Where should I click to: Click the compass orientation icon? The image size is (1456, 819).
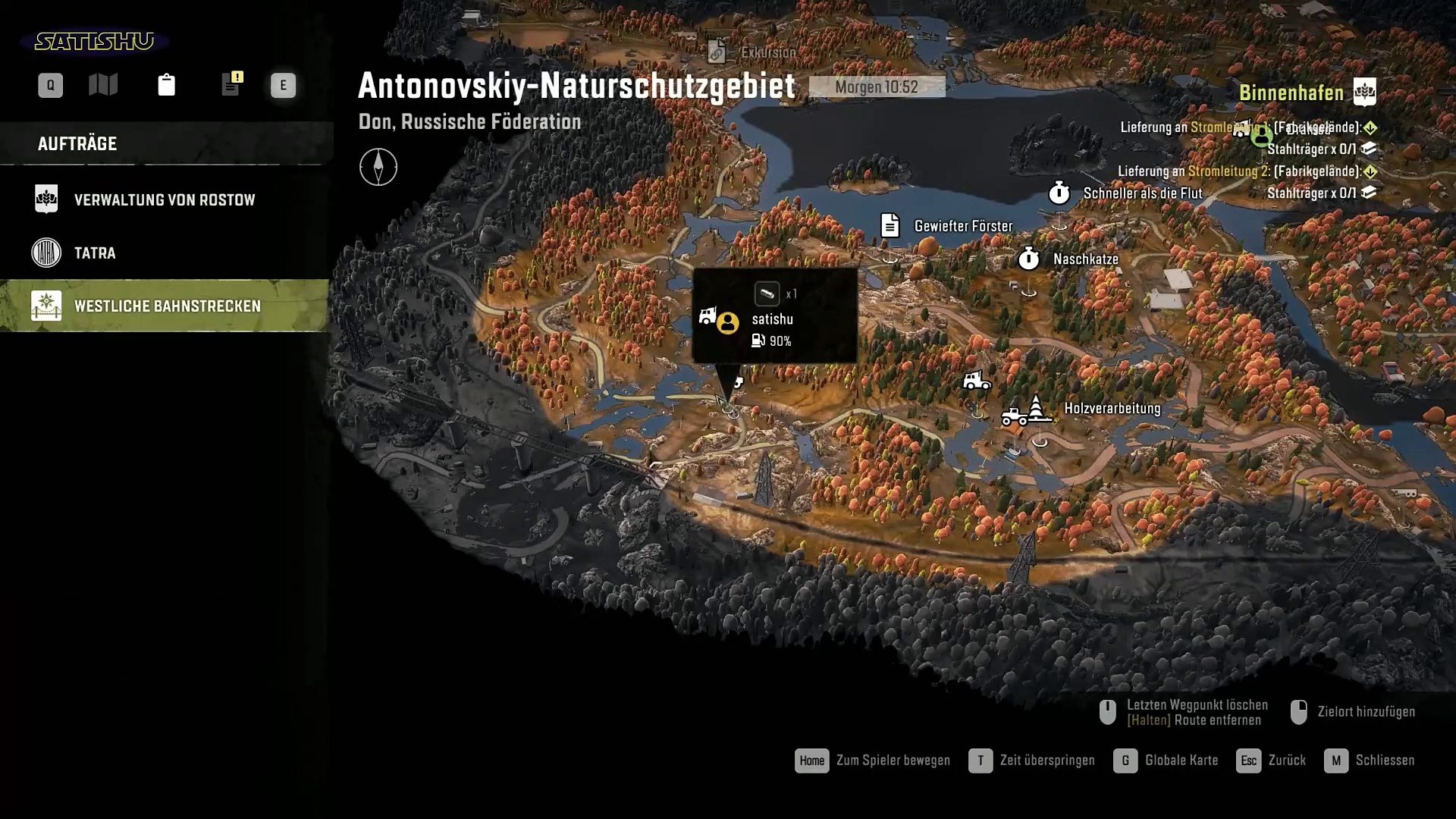pyautogui.click(x=378, y=167)
